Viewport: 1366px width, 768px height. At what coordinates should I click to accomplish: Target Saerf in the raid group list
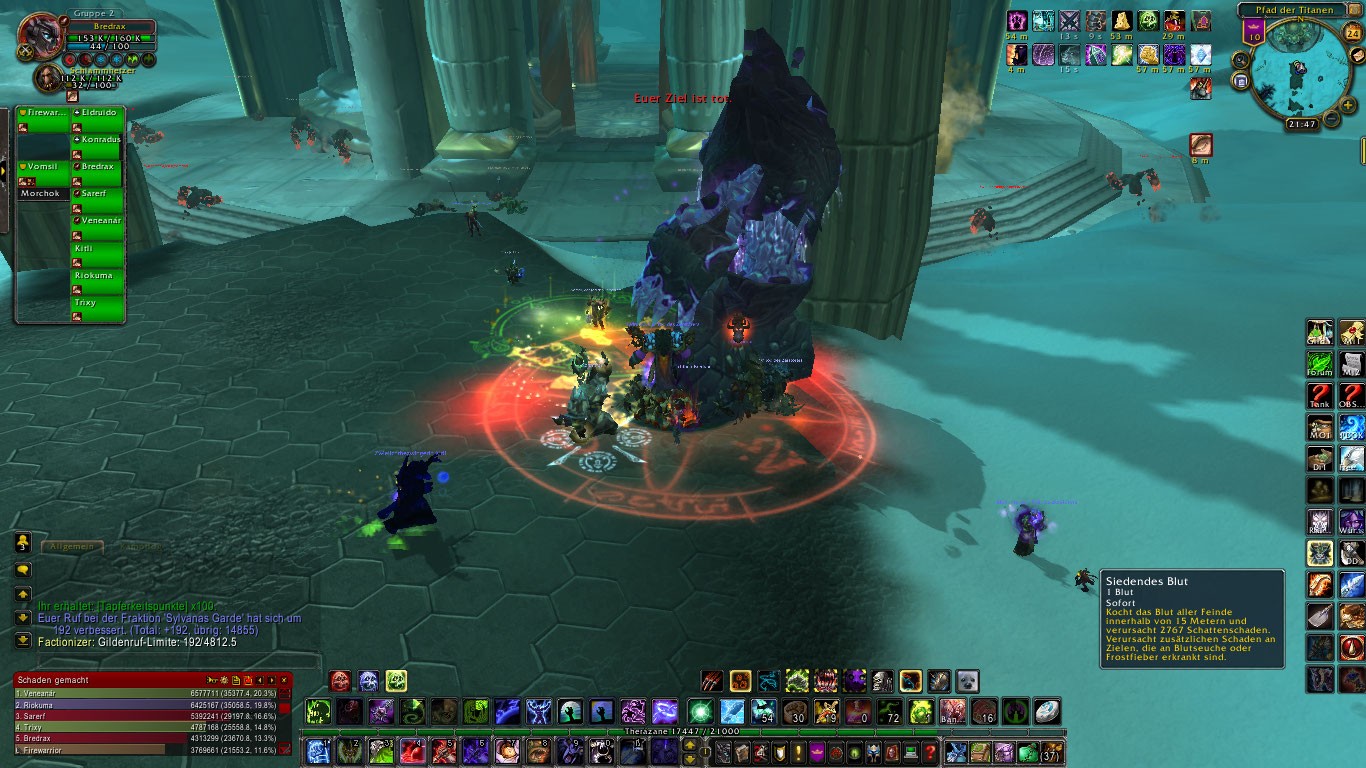pos(98,200)
